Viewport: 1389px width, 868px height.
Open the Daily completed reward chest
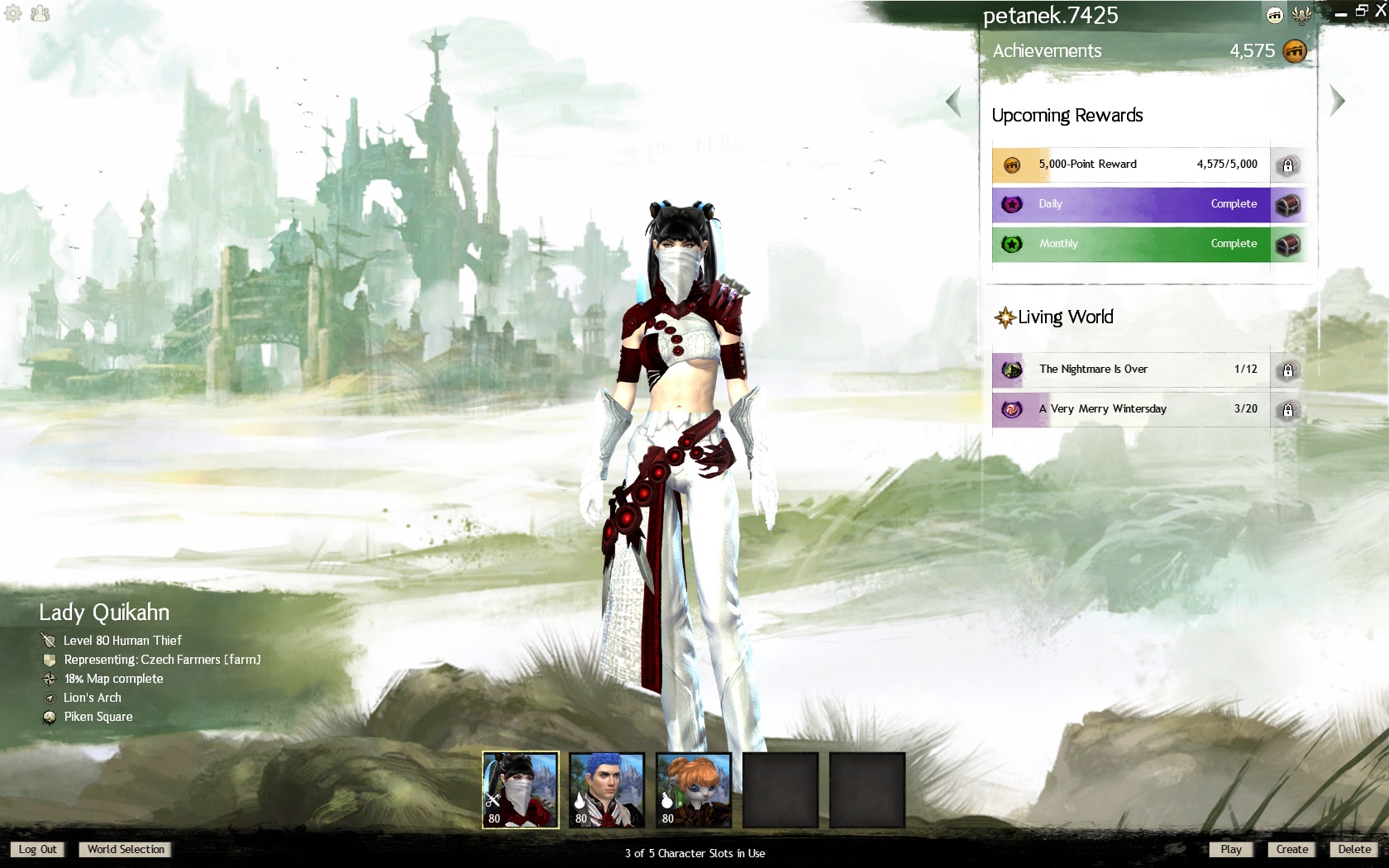click(x=1287, y=204)
